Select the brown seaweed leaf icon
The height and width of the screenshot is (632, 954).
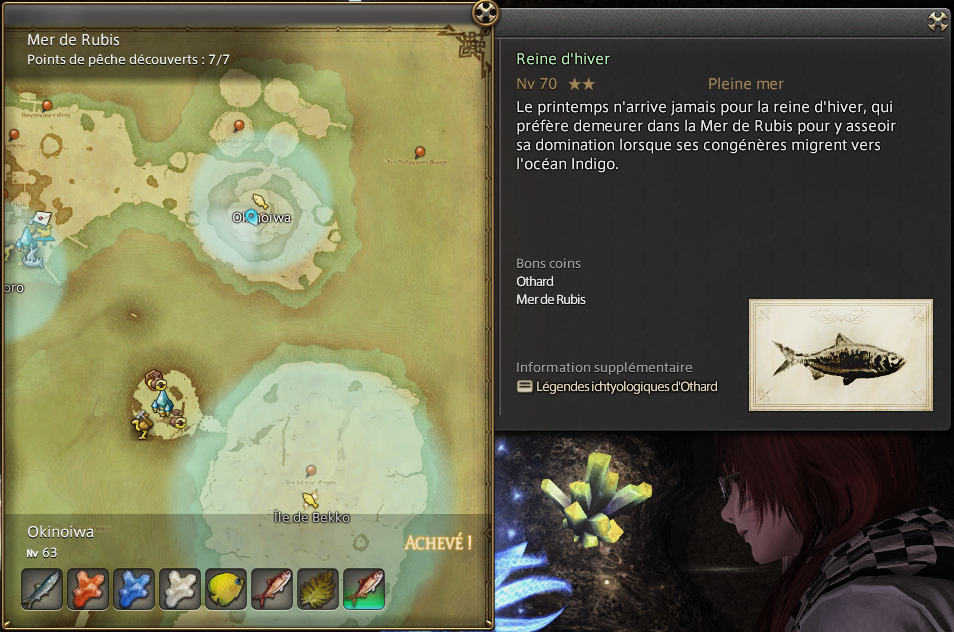(318, 589)
